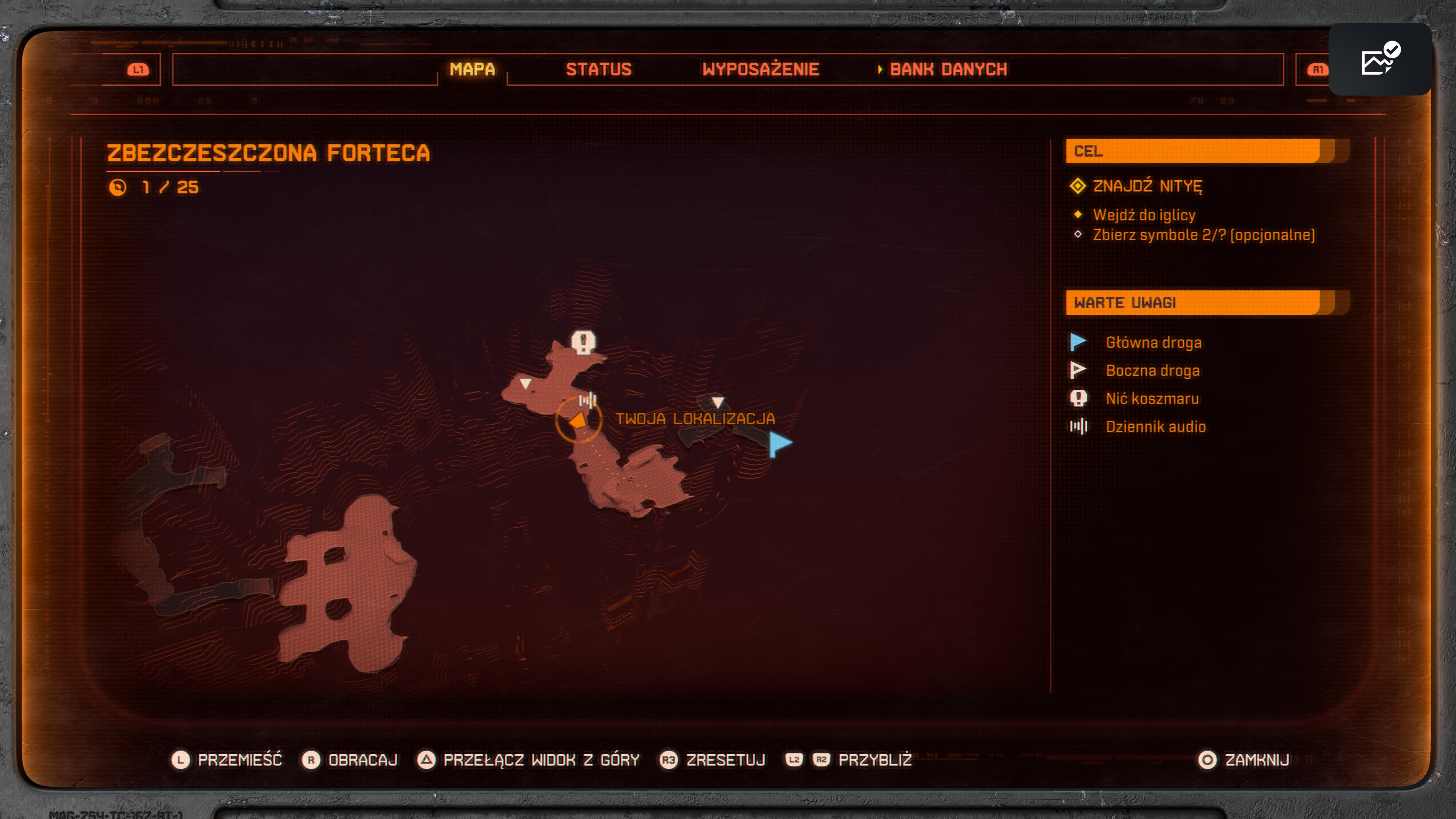Pick the Nić koszmaru legend entry

(x=1152, y=399)
